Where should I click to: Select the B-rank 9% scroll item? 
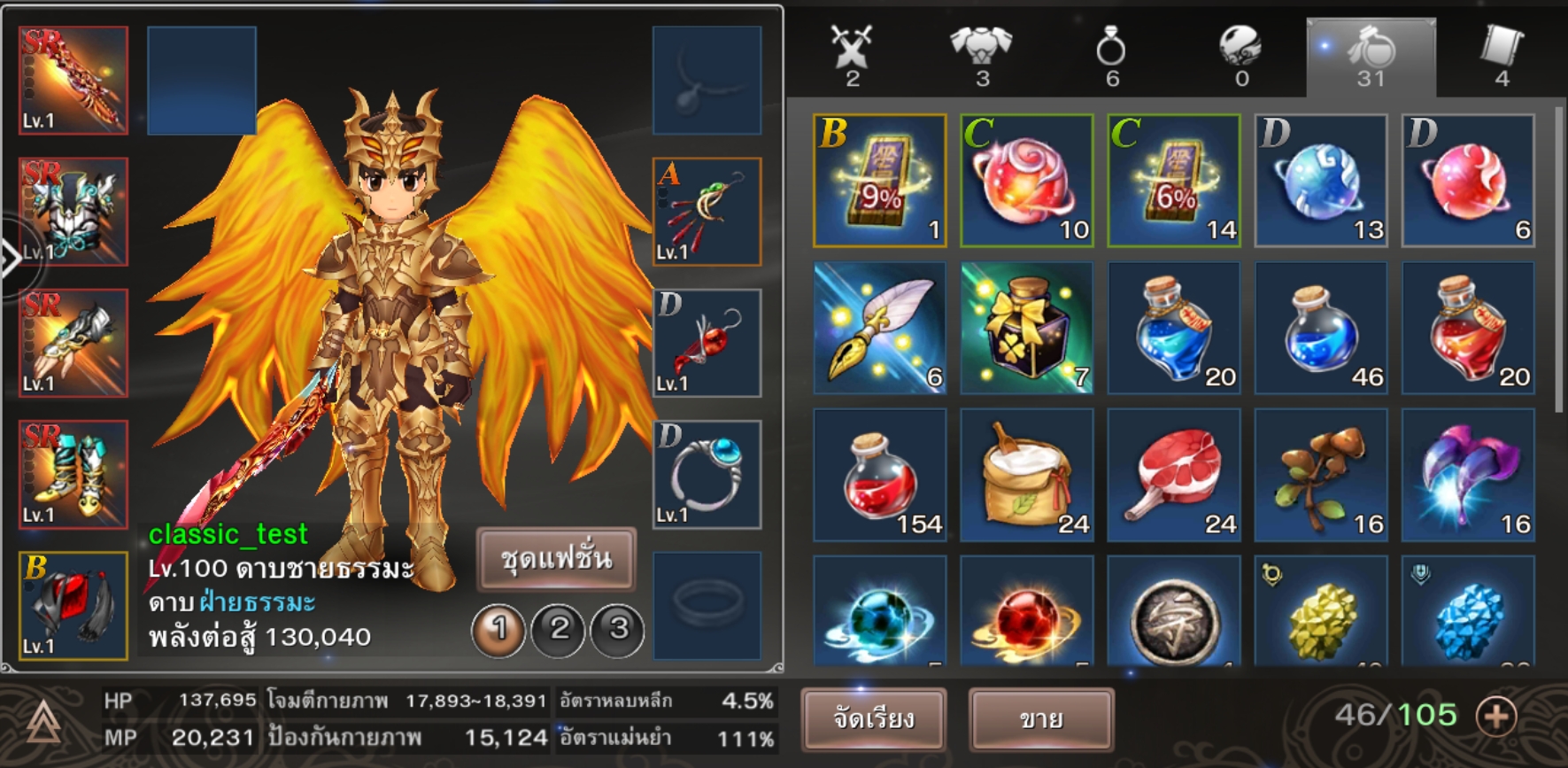879,181
